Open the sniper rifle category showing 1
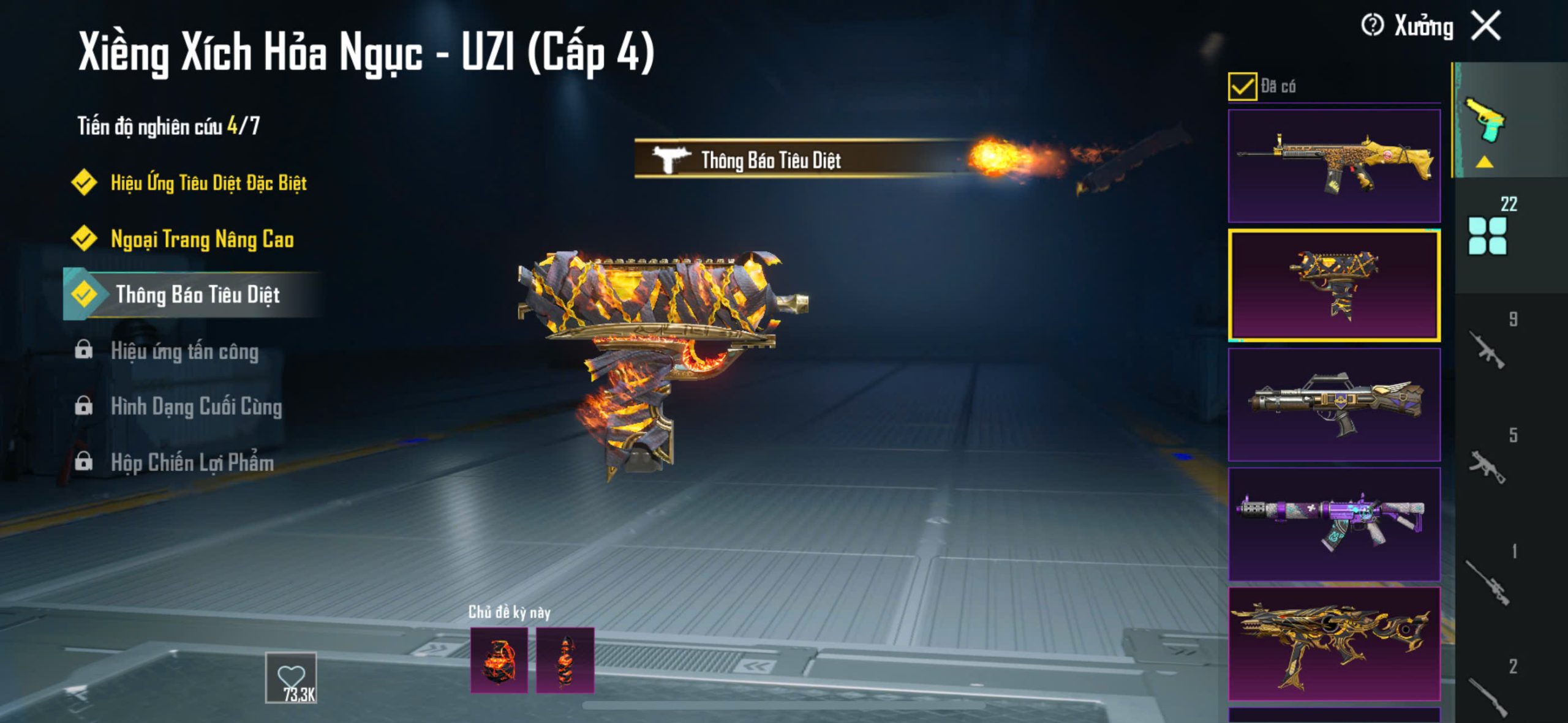This screenshot has height=723, width=1568. 1488,582
